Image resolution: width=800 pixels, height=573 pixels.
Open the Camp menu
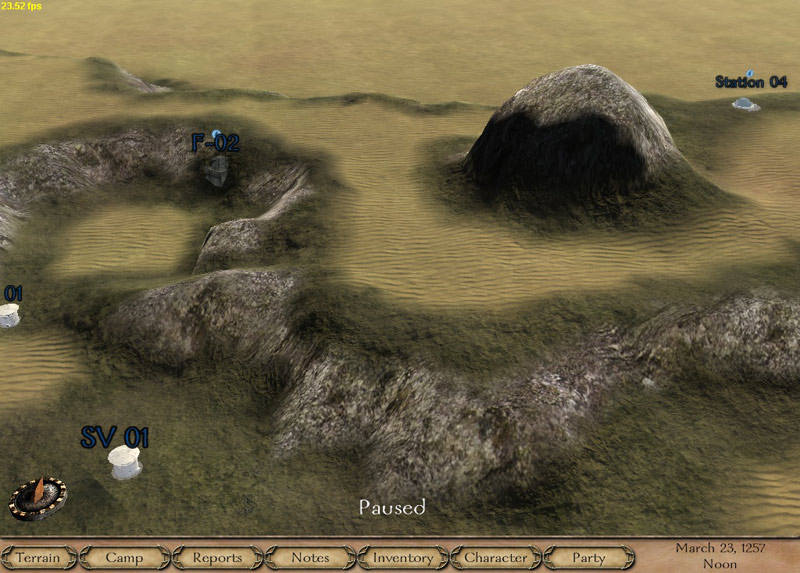pyautogui.click(x=124, y=558)
